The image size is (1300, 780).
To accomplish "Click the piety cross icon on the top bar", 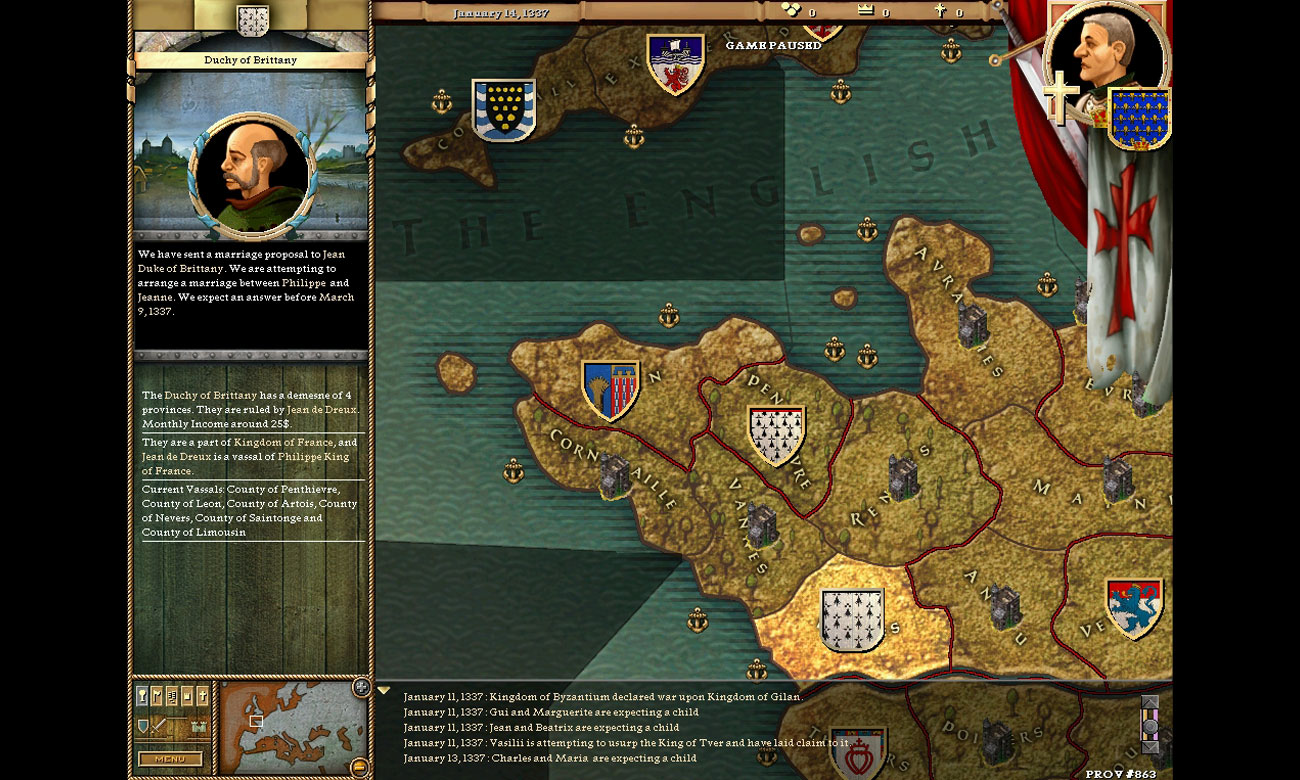I will 940,10.
